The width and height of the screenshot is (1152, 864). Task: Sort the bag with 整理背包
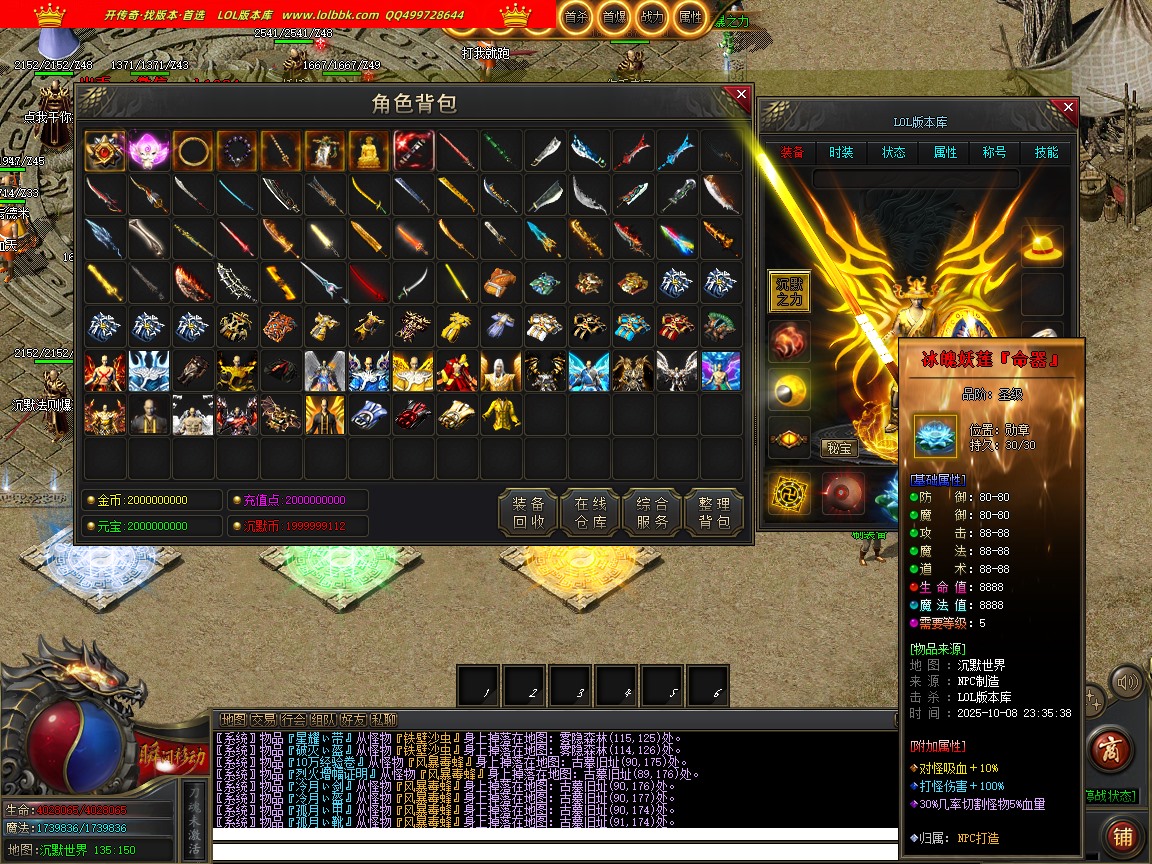coord(714,513)
